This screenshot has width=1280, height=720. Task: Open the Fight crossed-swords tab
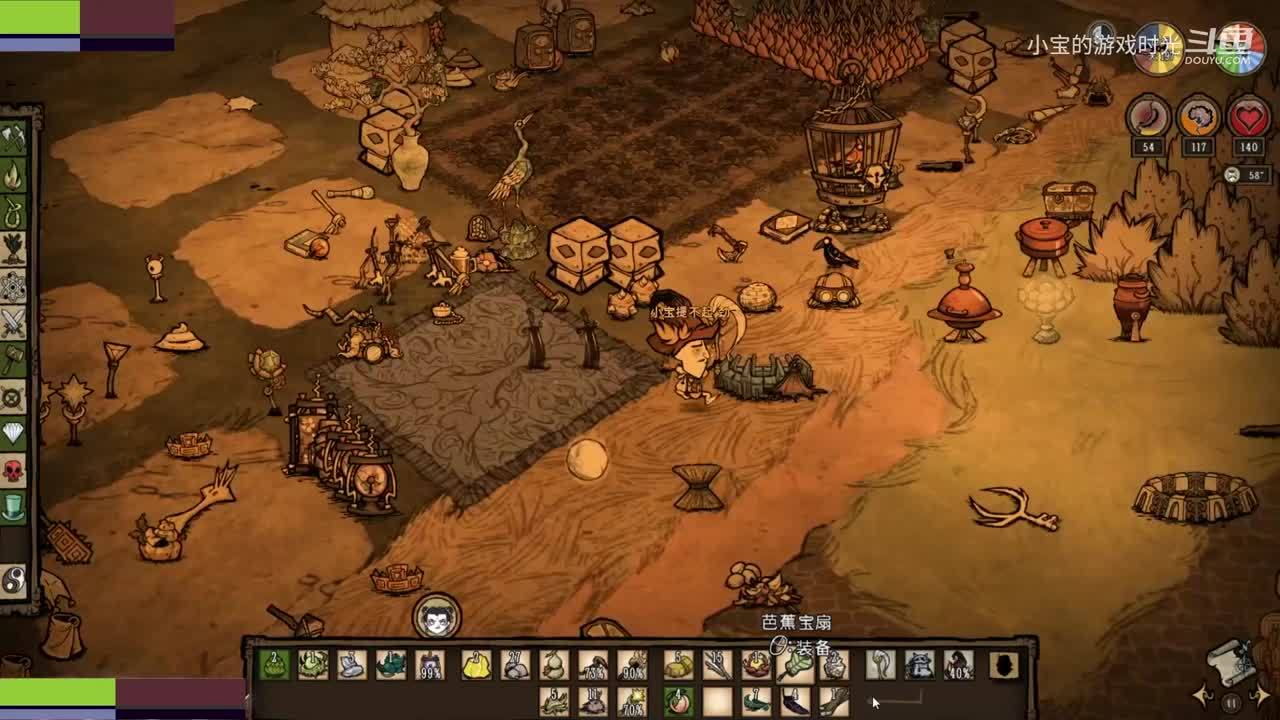point(13,323)
